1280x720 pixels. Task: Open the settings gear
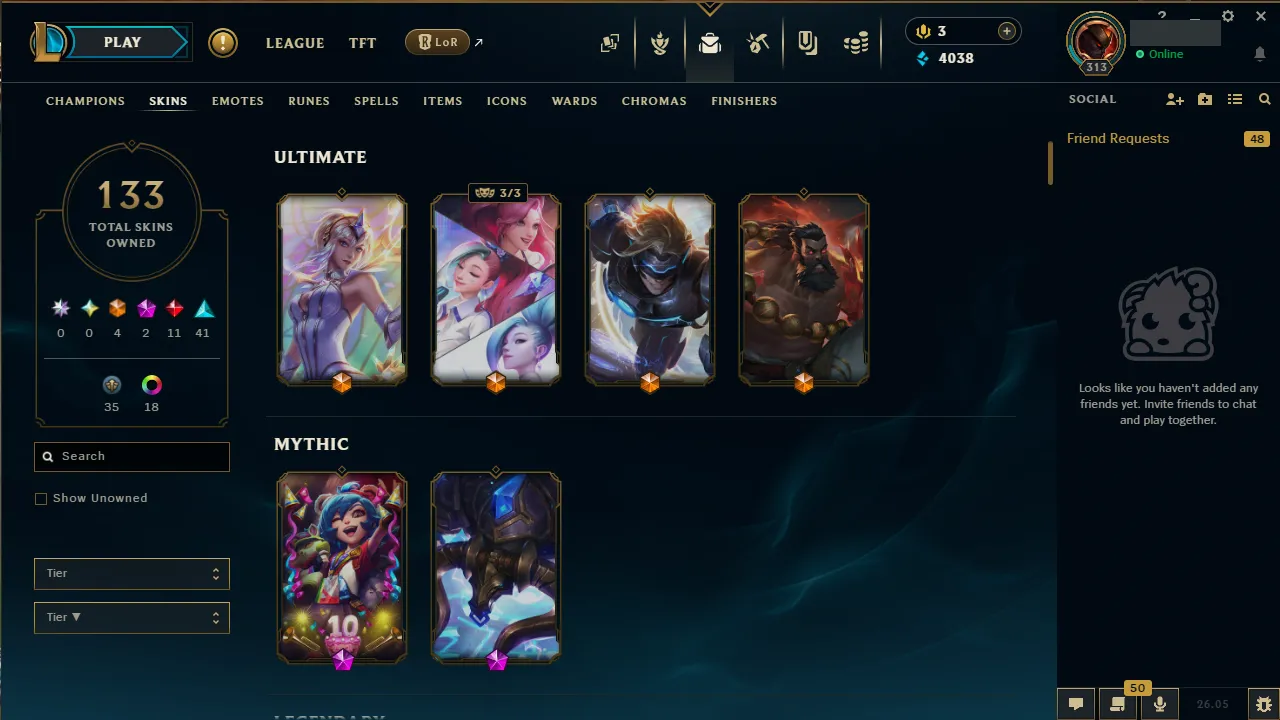(1227, 16)
